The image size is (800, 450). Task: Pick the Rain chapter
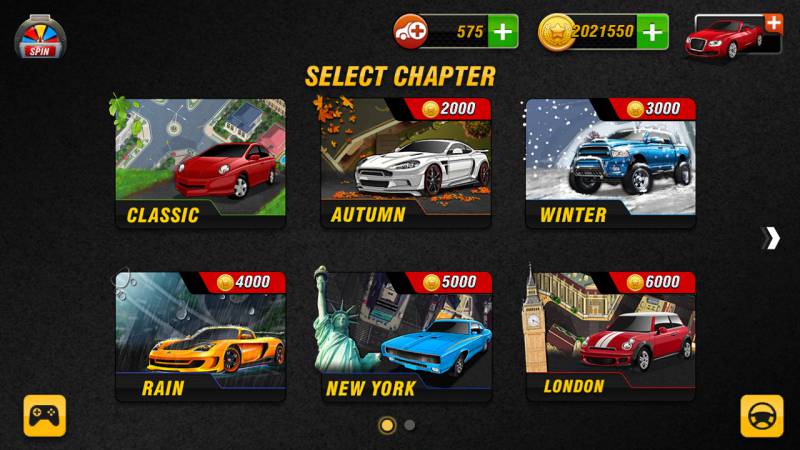[x=200, y=335]
